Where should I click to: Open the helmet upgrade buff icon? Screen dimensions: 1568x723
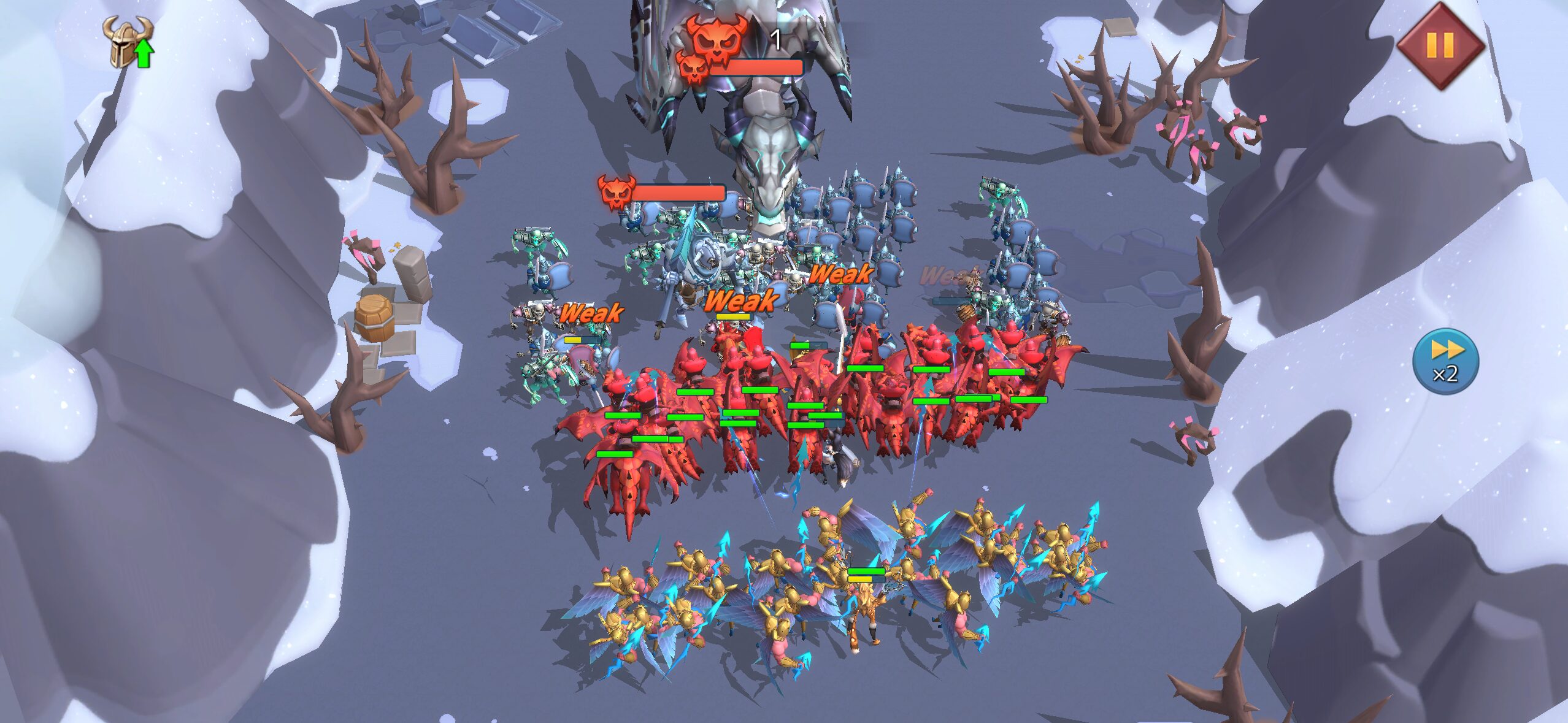pos(128,42)
